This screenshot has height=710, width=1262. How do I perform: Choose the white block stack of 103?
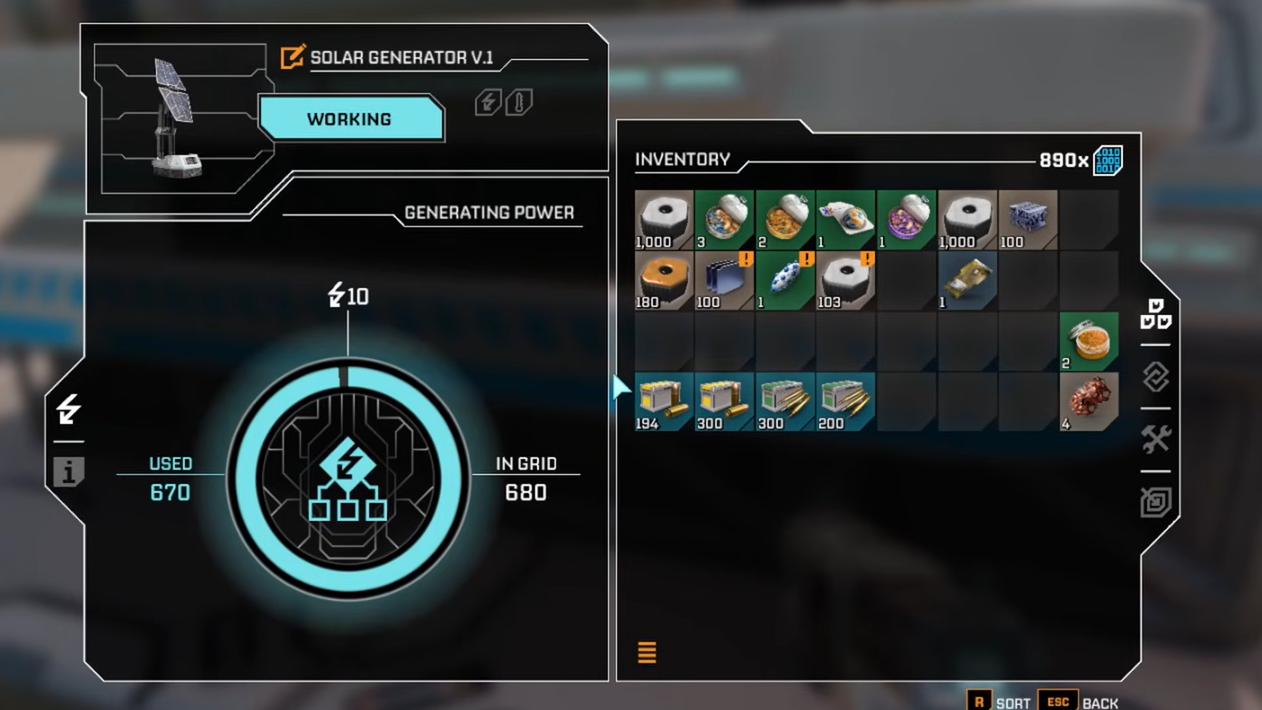tap(845, 280)
